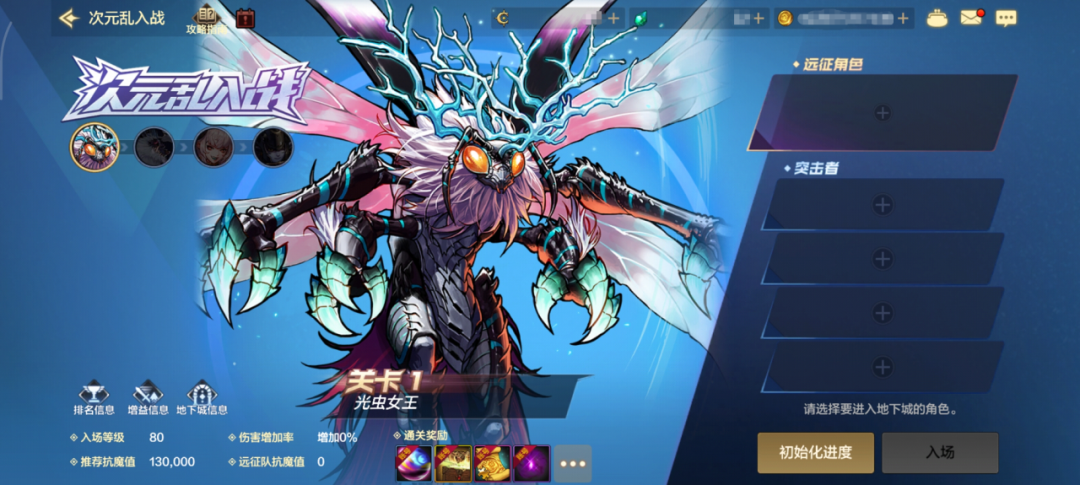Viewport: 1080px width, 485px height.
Task: View 地下城信息 dungeon information
Action: point(202,398)
